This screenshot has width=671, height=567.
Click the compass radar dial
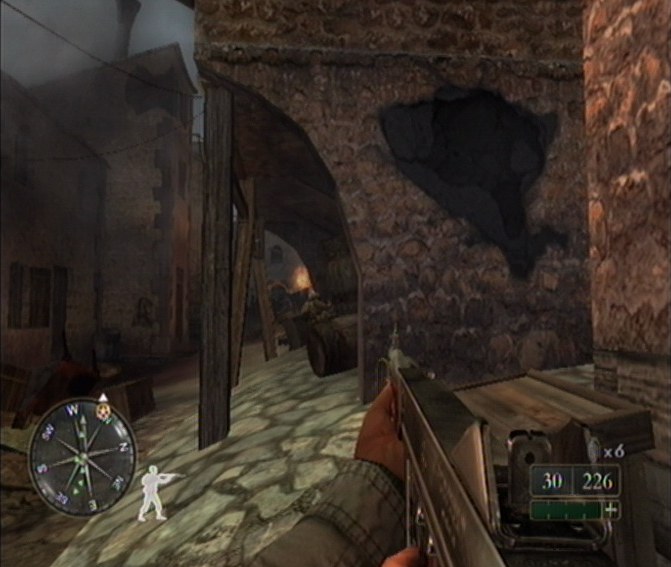pyautogui.click(x=82, y=456)
